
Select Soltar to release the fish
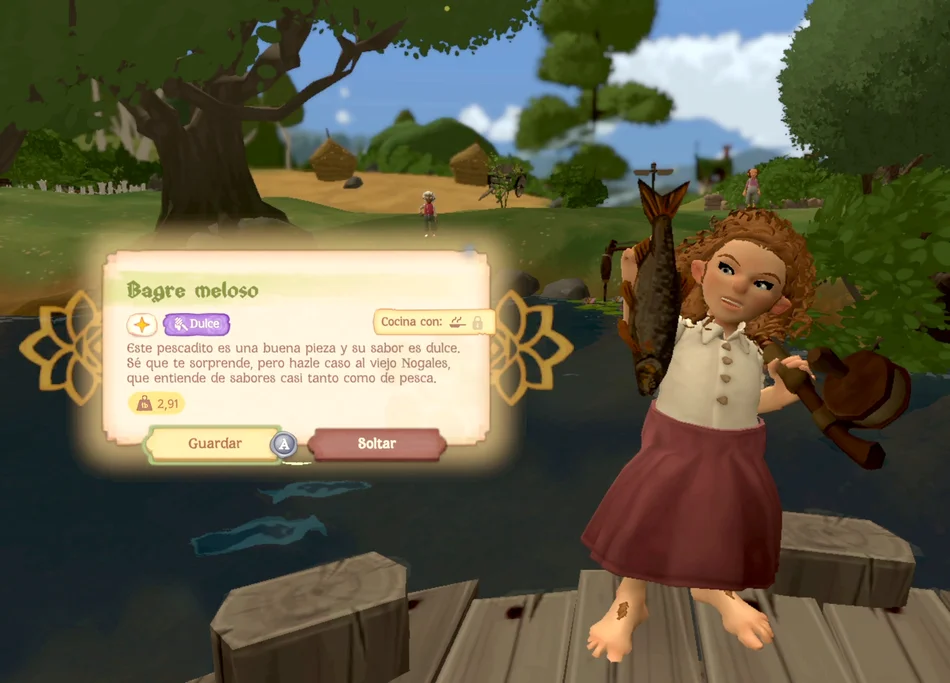(x=376, y=443)
